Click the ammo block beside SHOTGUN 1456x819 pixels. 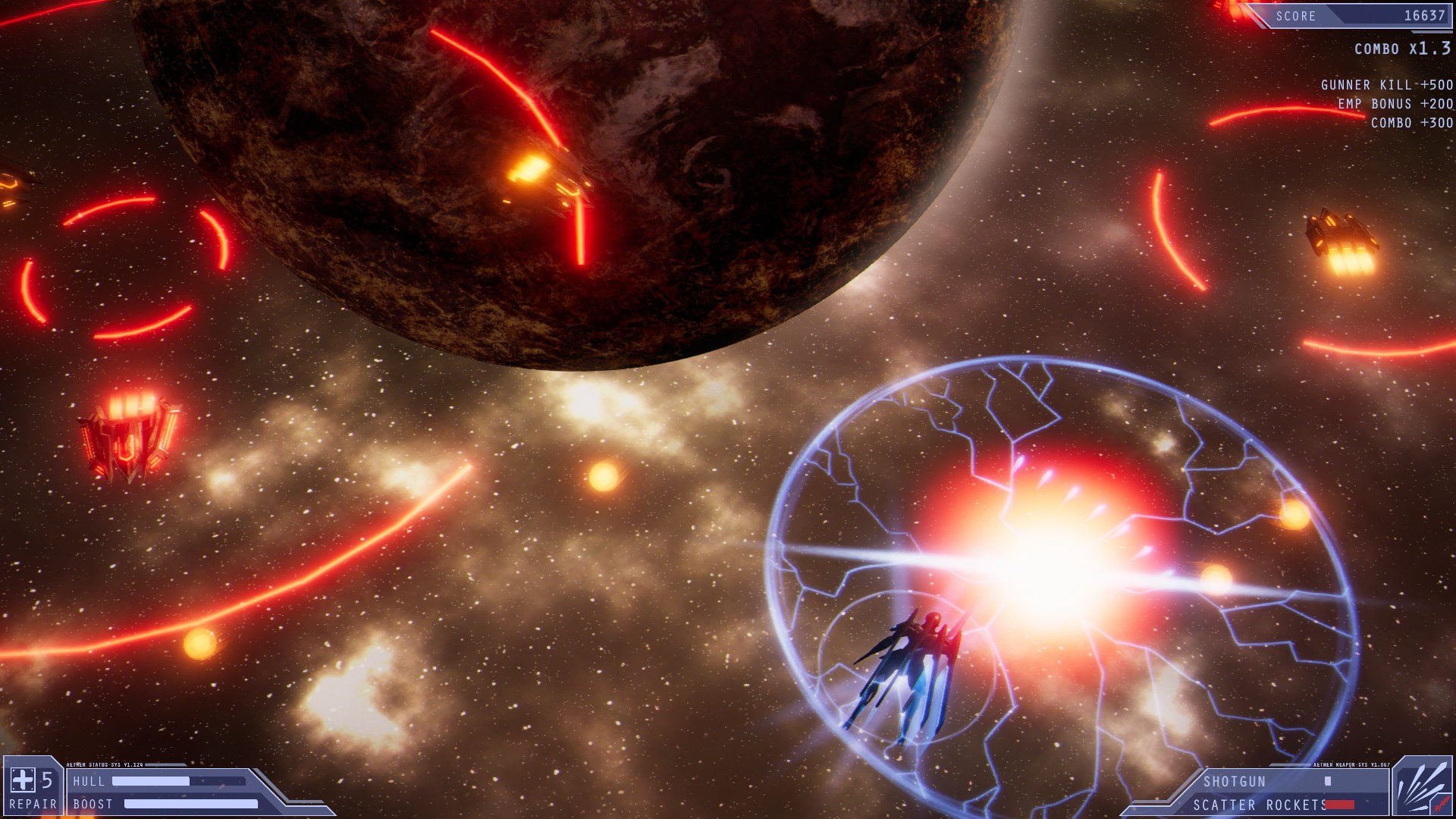click(1326, 782)
